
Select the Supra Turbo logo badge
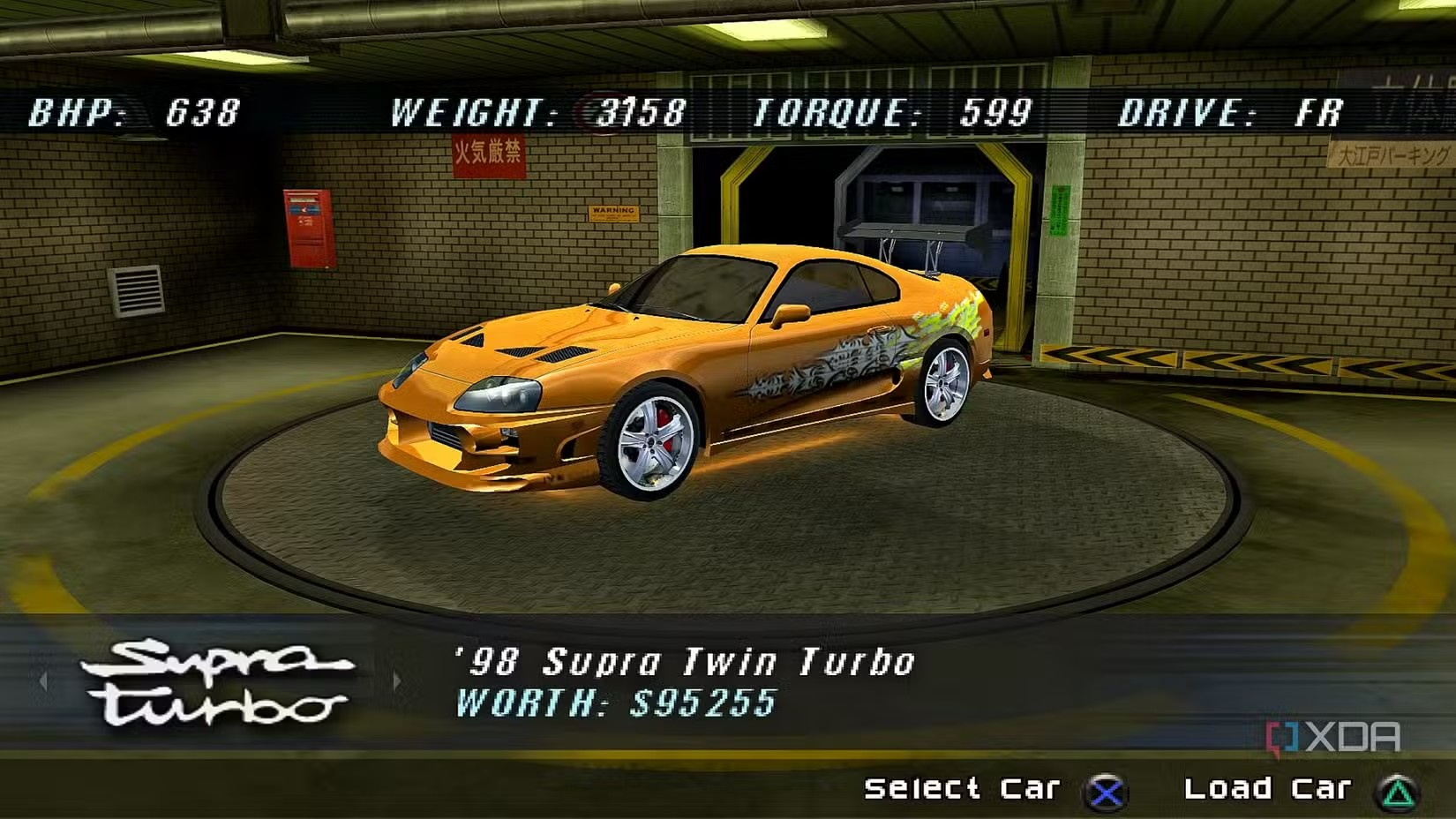217,682
